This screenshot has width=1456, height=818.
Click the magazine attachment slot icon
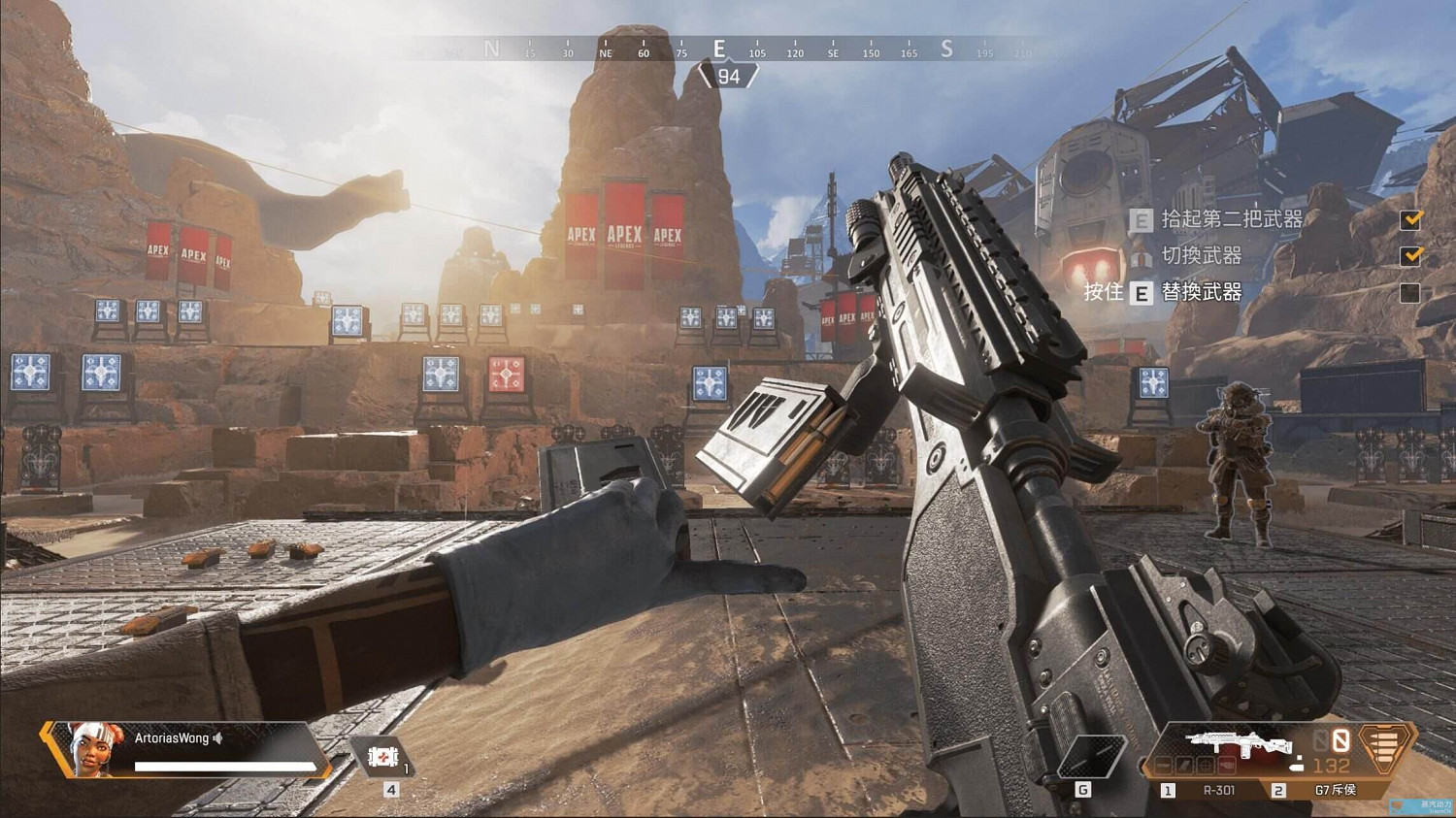tap(1185, 765)
